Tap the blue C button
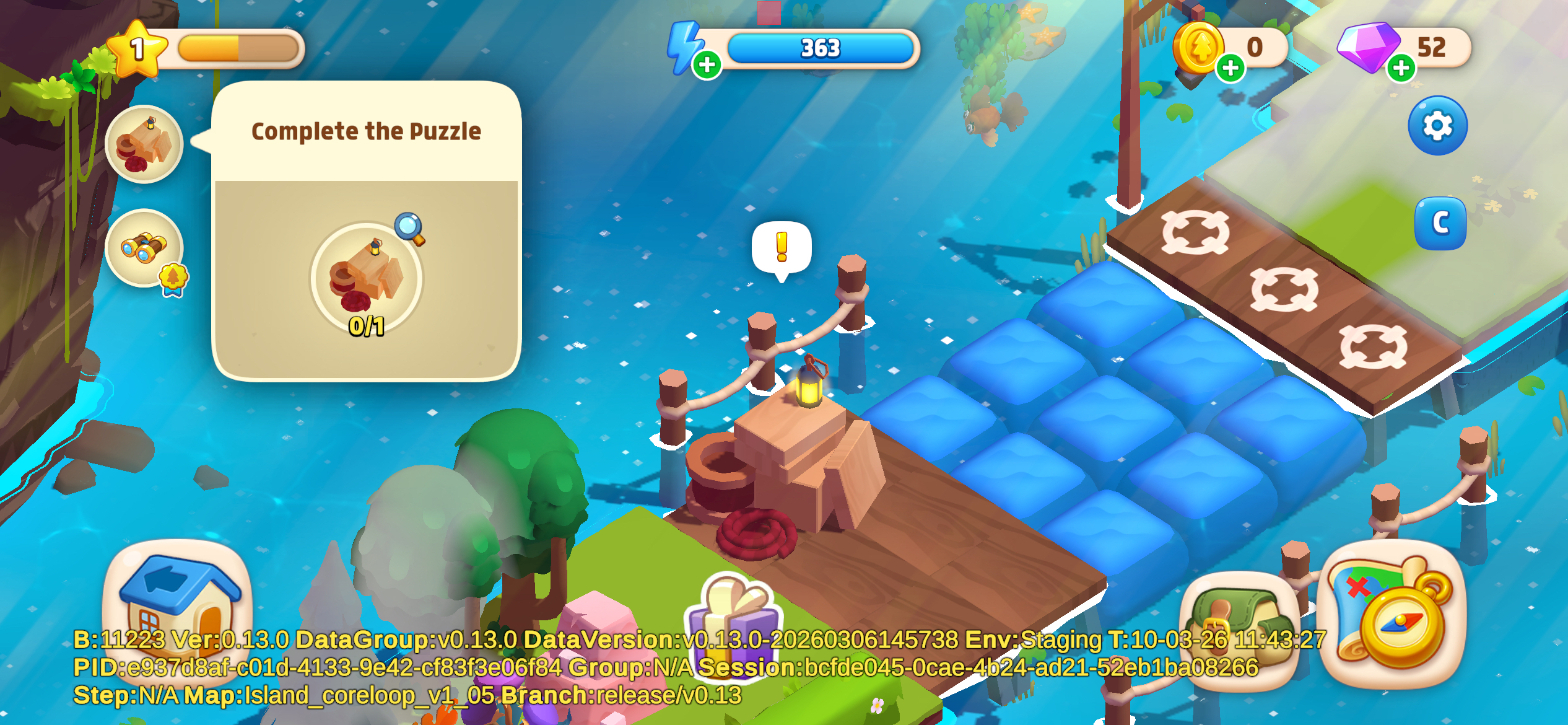 pos(1440,223)
